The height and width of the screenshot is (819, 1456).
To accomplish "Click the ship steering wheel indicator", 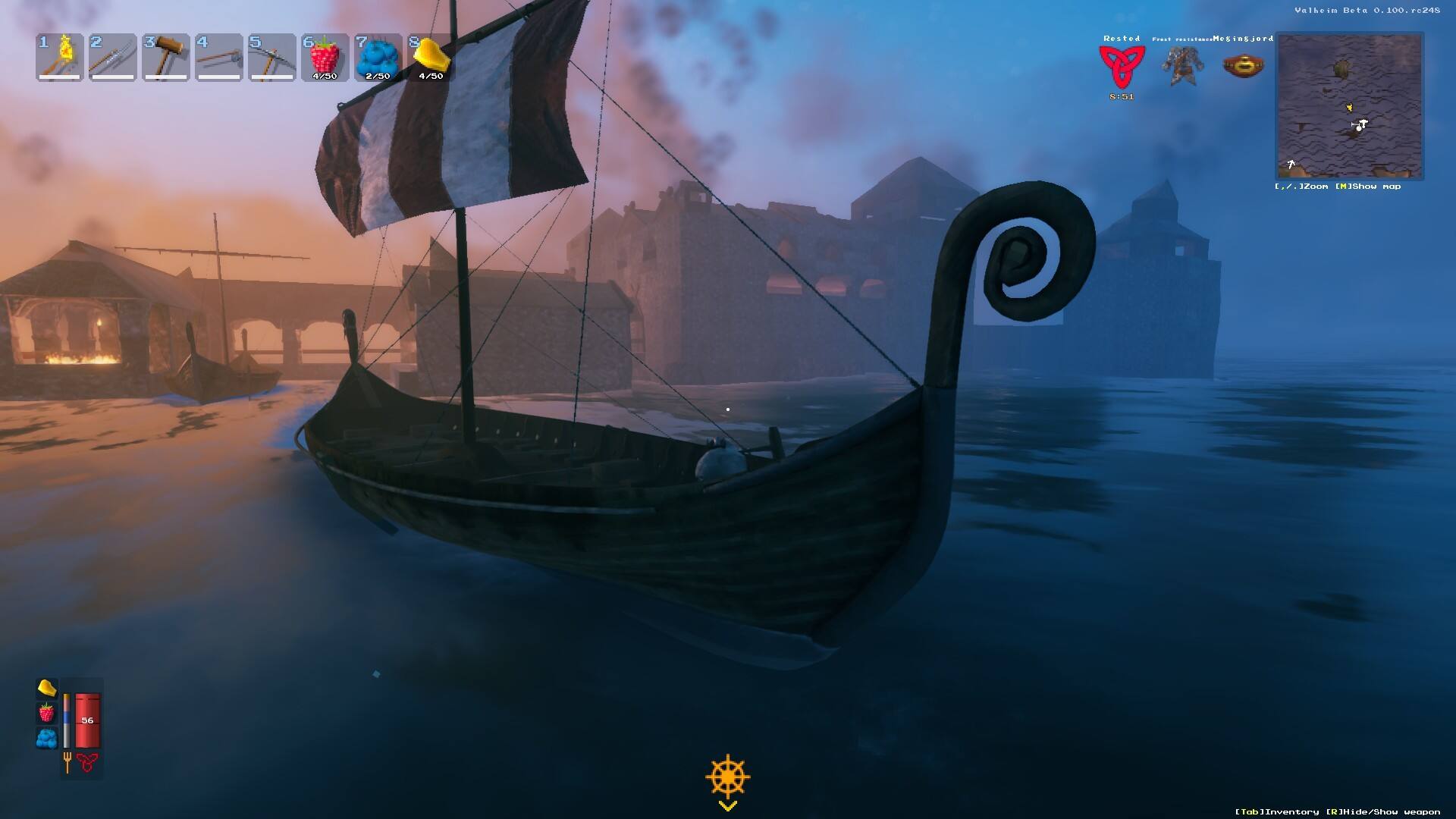I will (729, 775).
